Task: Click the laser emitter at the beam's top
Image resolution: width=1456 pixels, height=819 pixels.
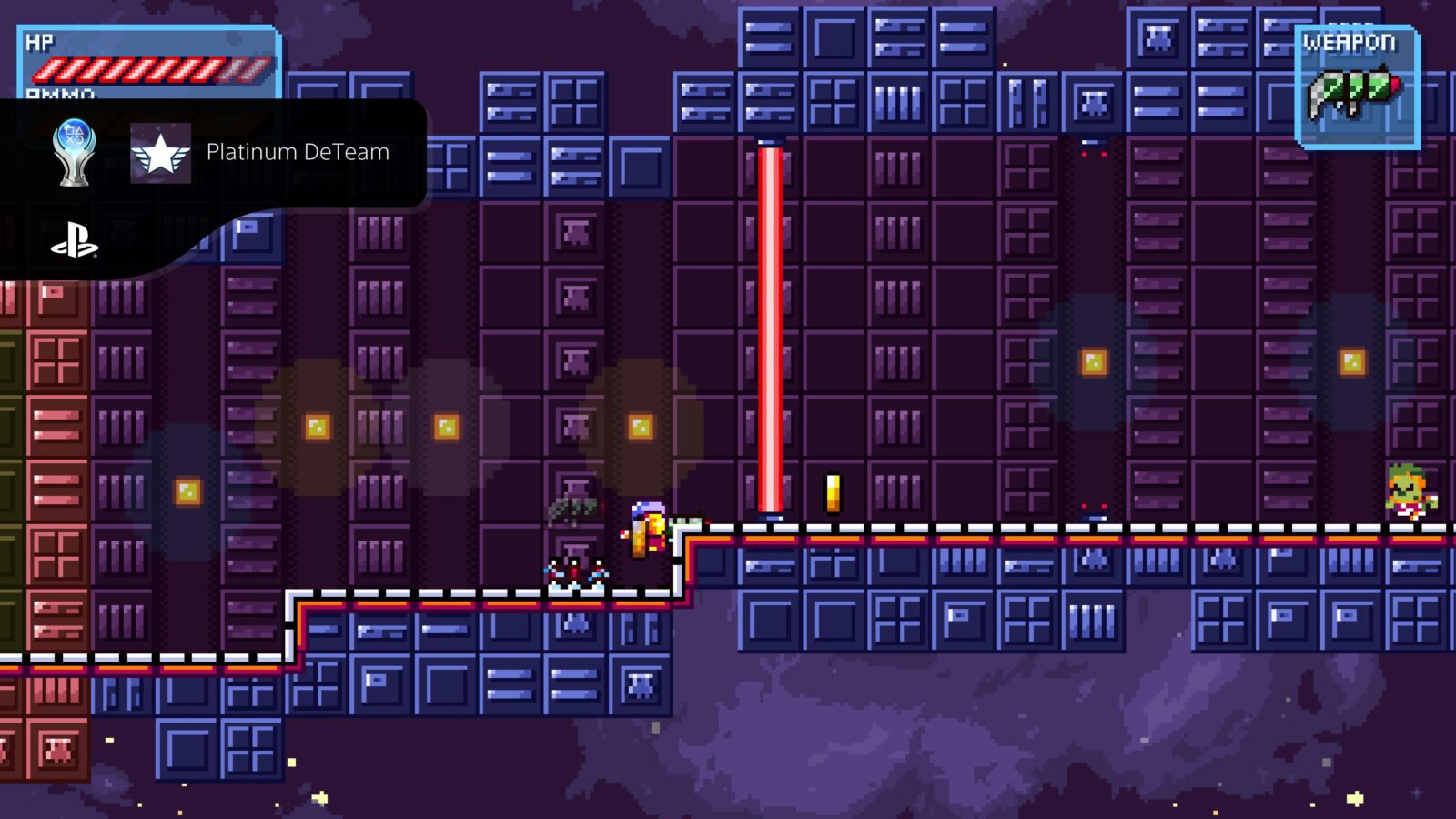Action: tap(769, 141)
